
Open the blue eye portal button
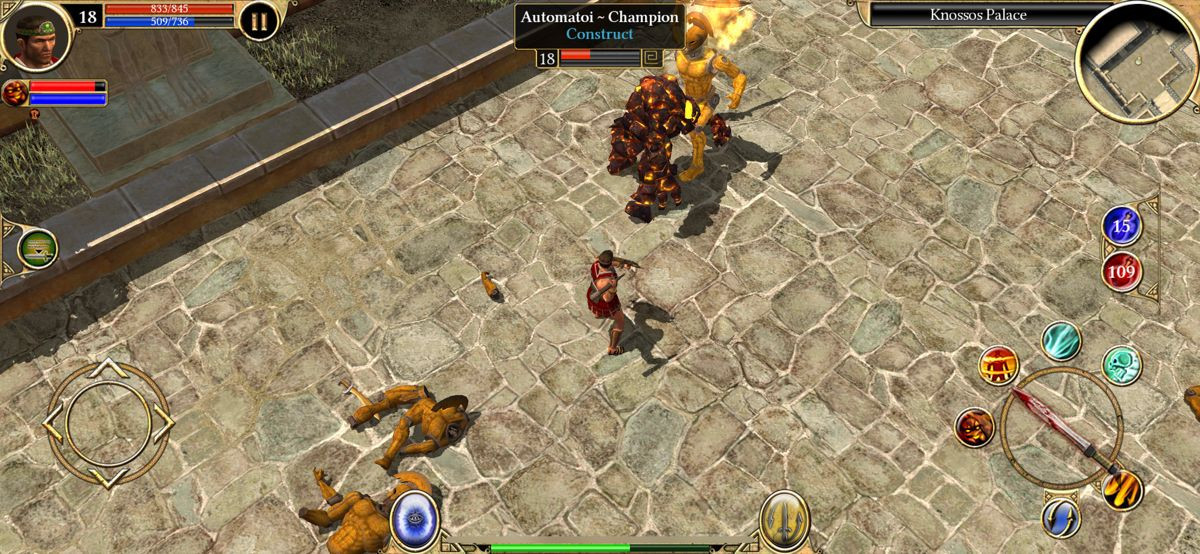(x=413, y=520)
